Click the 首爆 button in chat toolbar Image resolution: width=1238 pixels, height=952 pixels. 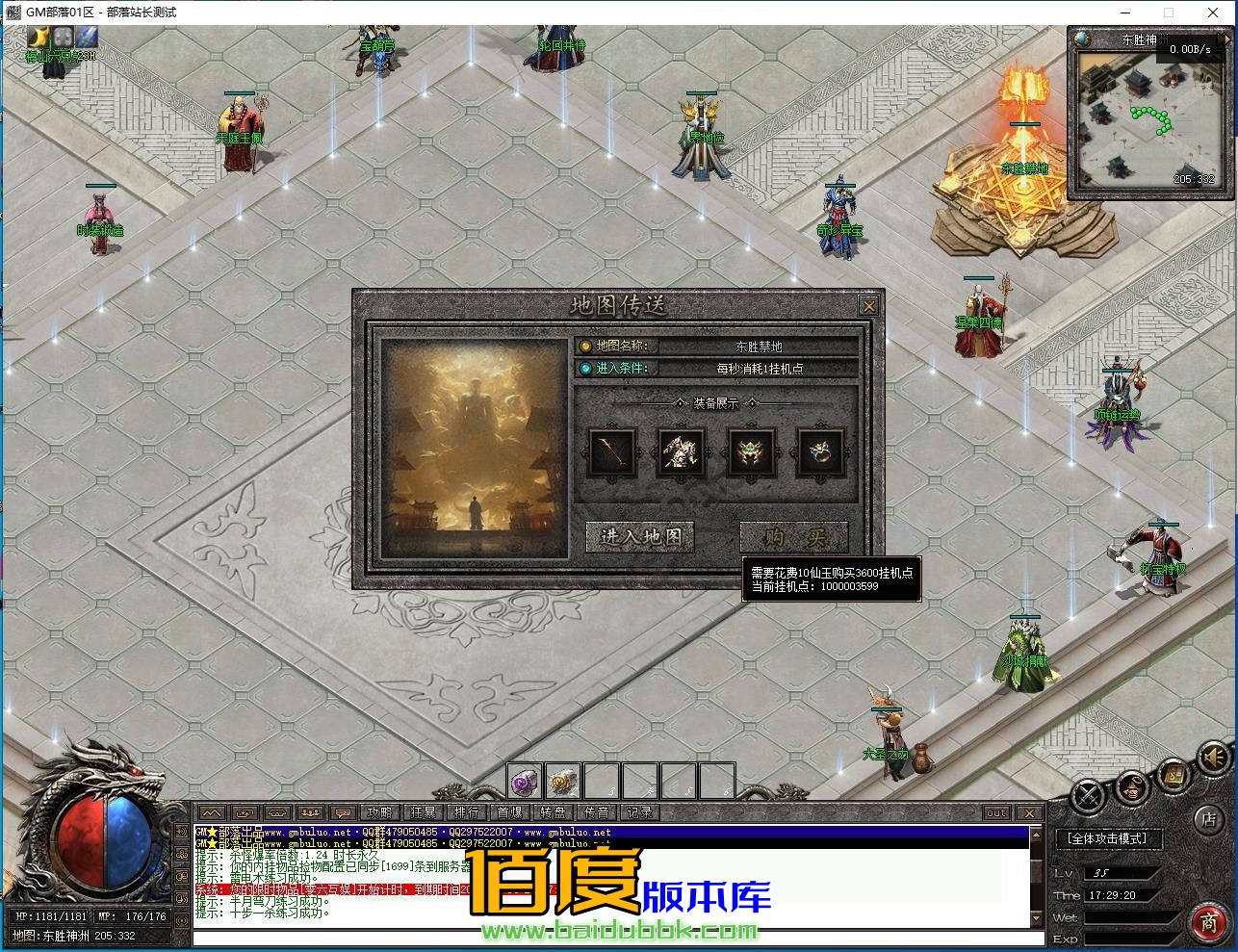coord(511,811)
